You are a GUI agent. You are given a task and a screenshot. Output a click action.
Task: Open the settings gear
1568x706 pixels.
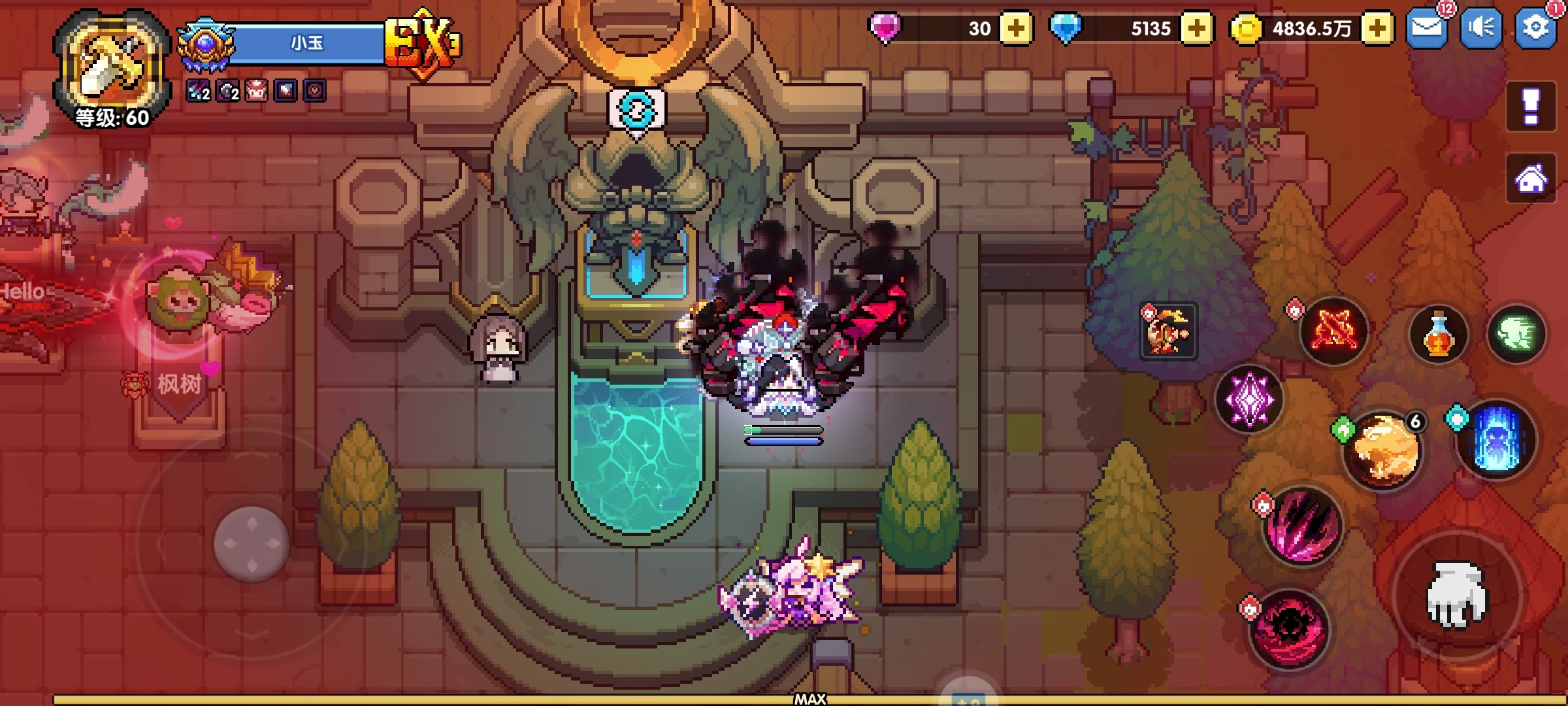click(1535, 28)
